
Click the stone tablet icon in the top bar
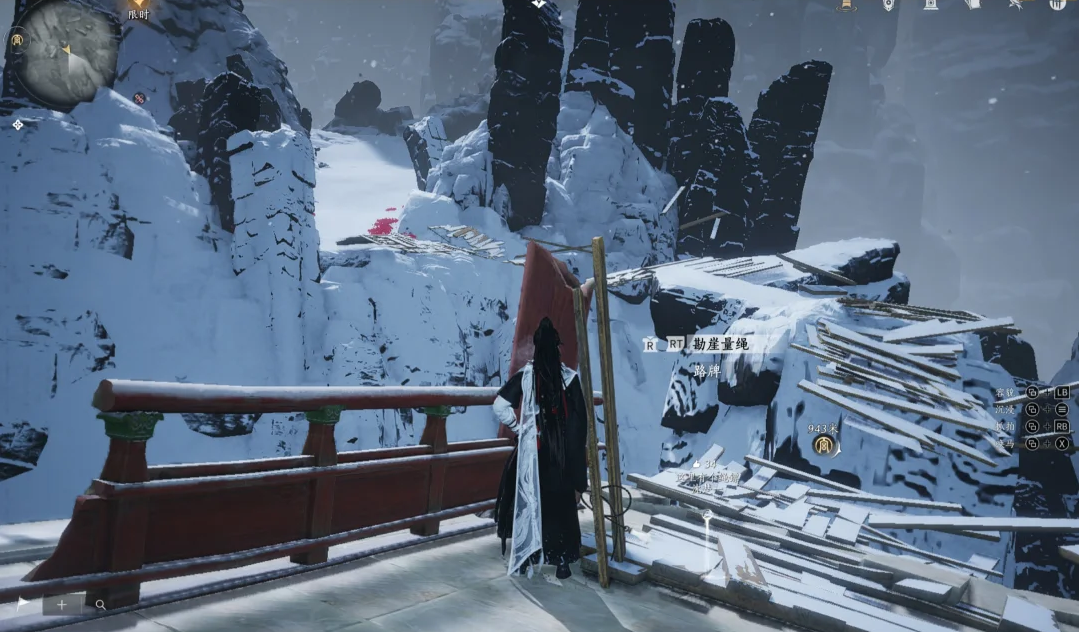click(931, 5)
